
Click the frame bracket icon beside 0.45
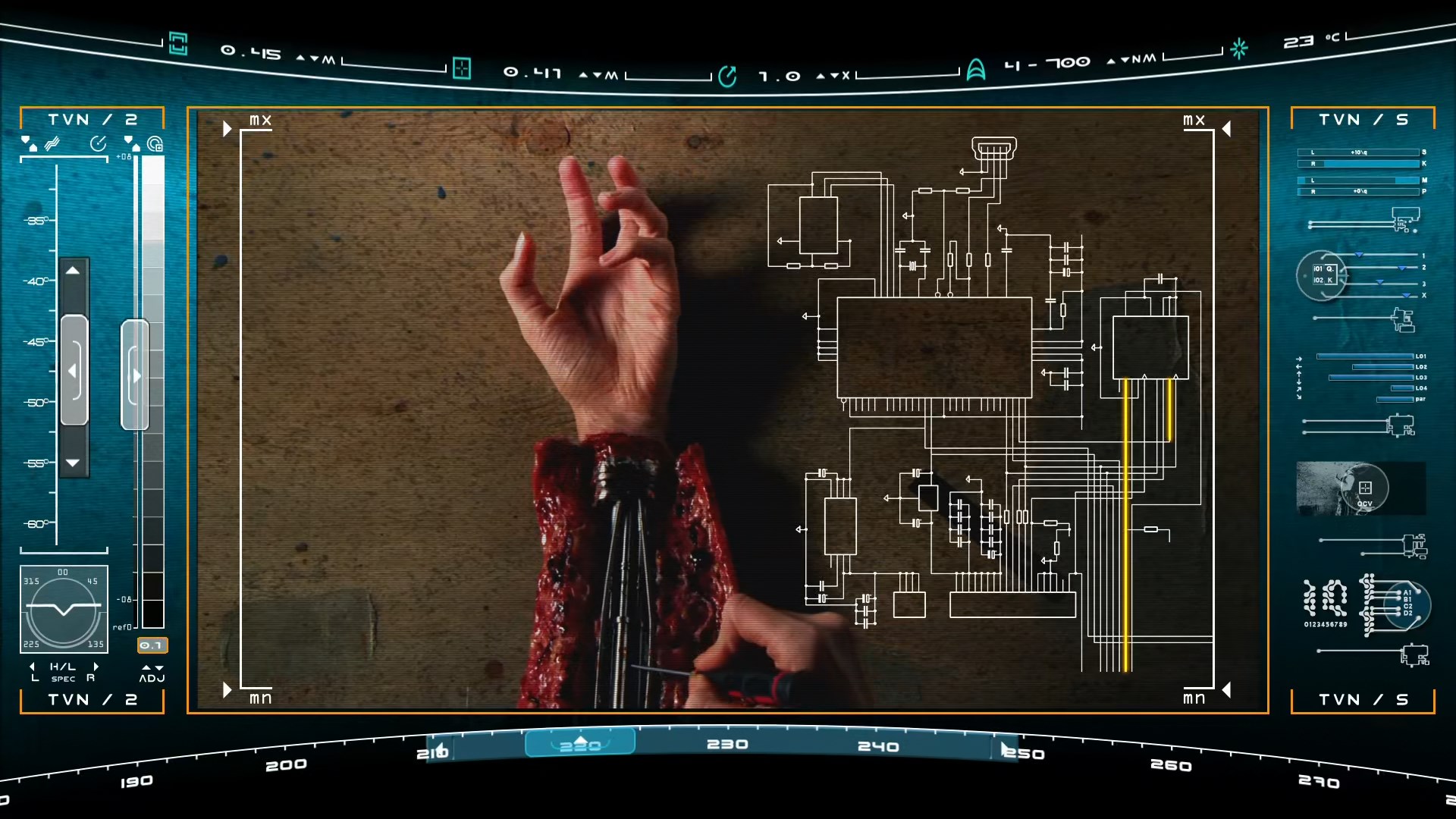click(x=178, y=43)
